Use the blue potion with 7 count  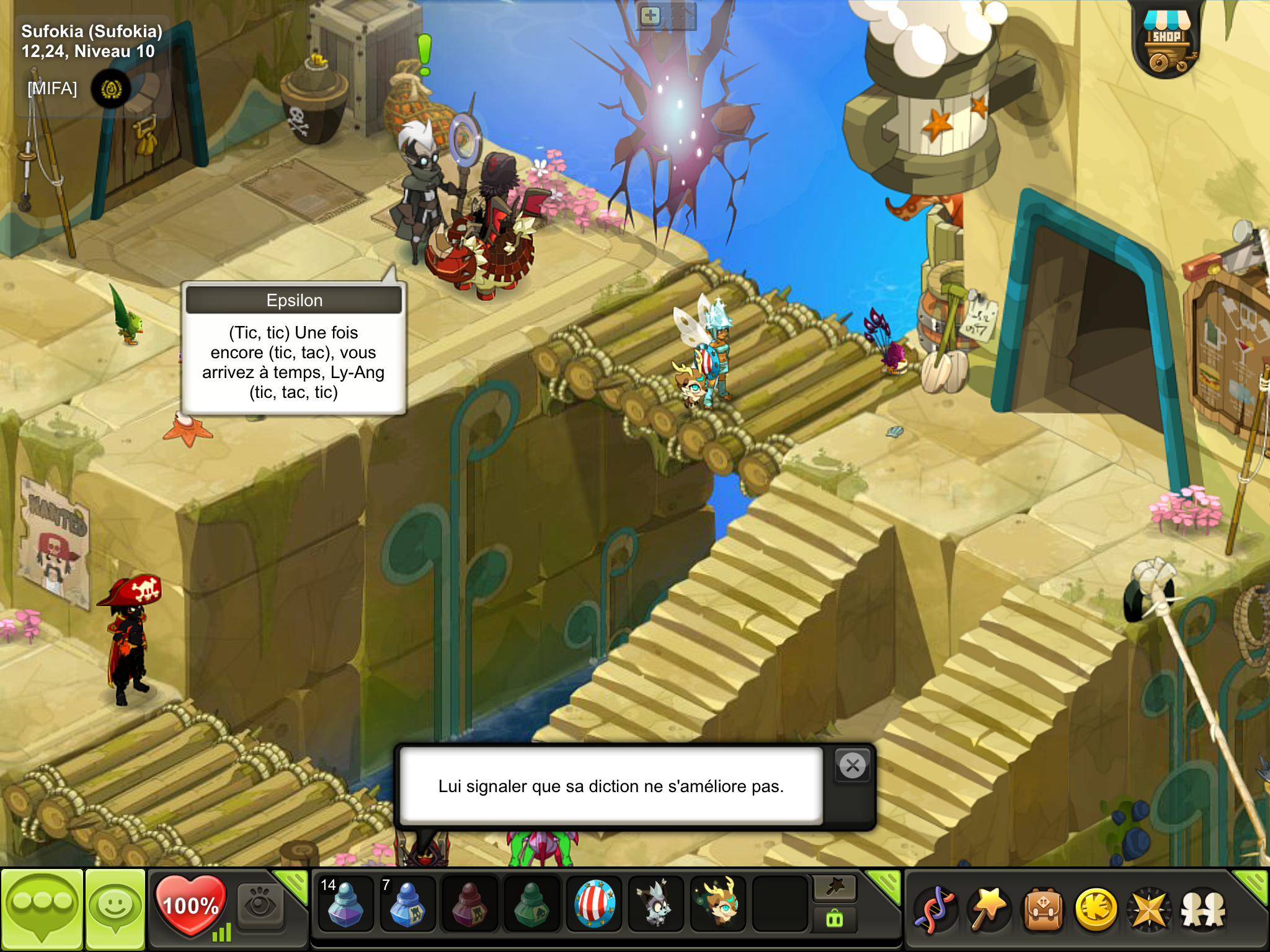[x=407, y=904]
